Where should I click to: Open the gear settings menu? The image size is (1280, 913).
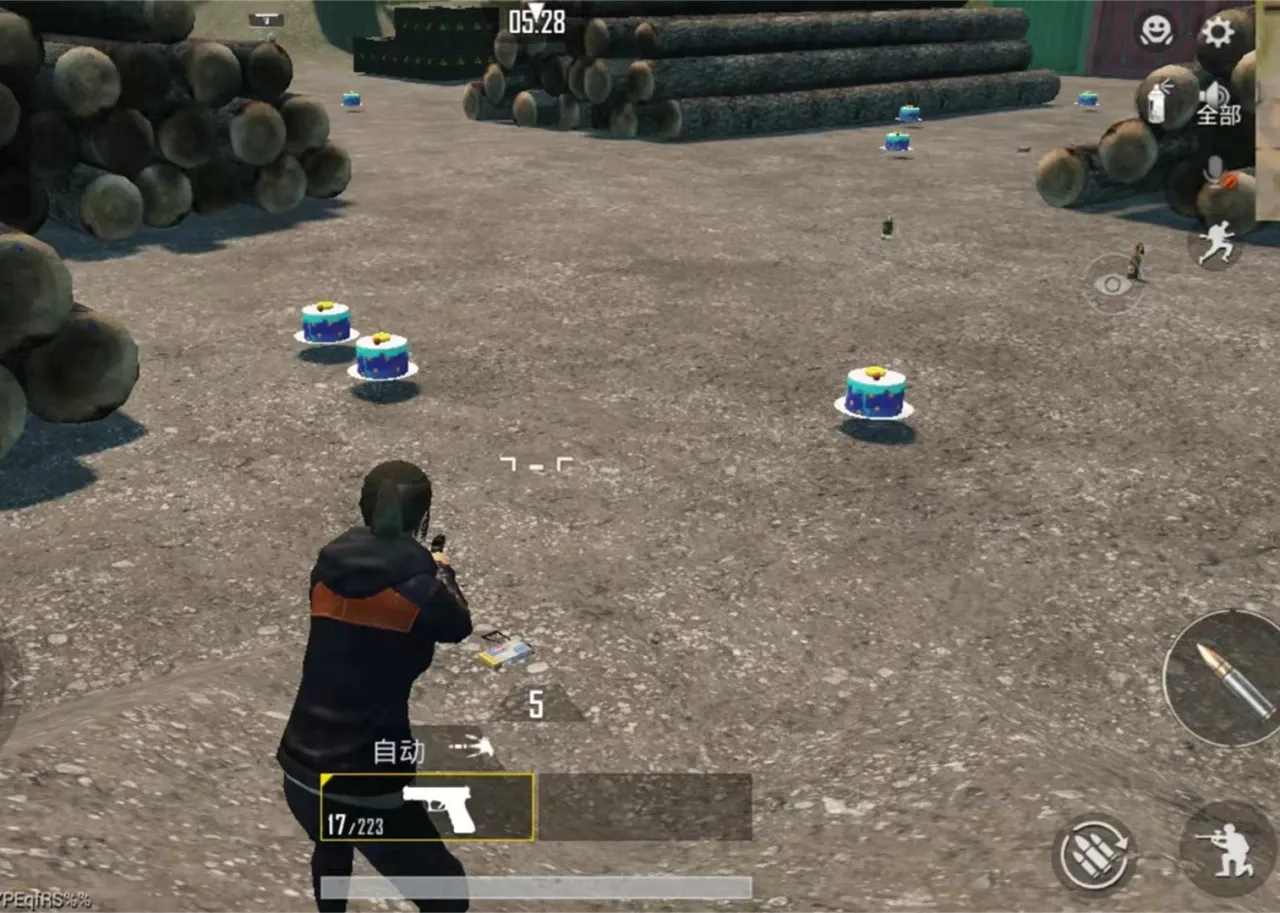[1217, 32]
